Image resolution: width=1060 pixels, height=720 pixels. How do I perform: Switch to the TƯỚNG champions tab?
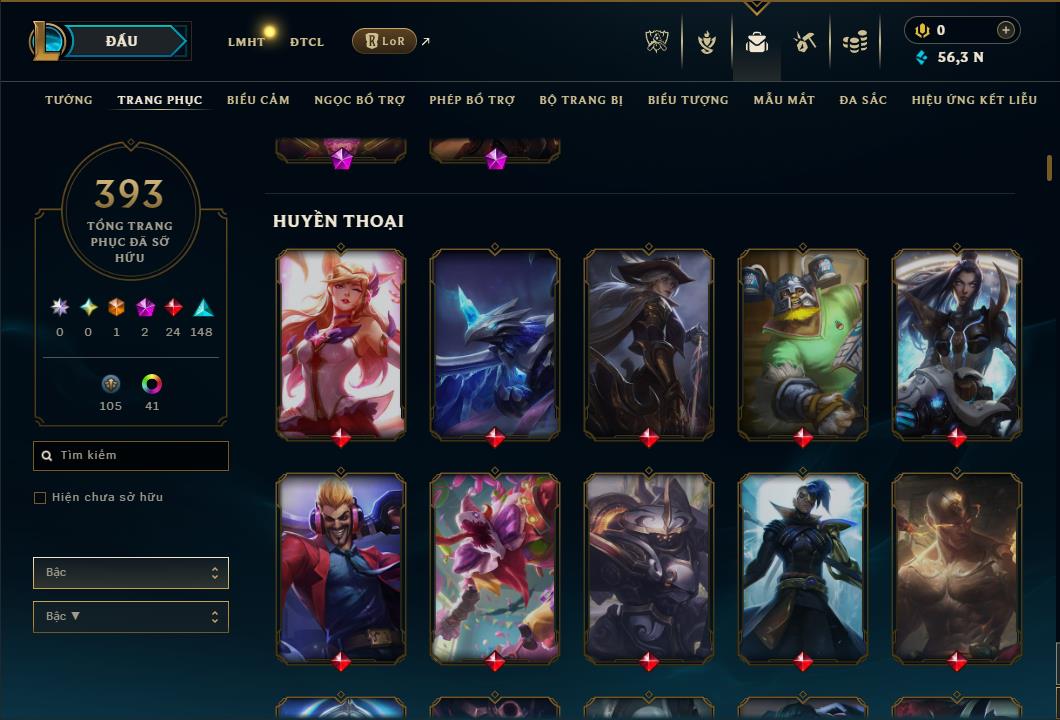tap(69, 100)
